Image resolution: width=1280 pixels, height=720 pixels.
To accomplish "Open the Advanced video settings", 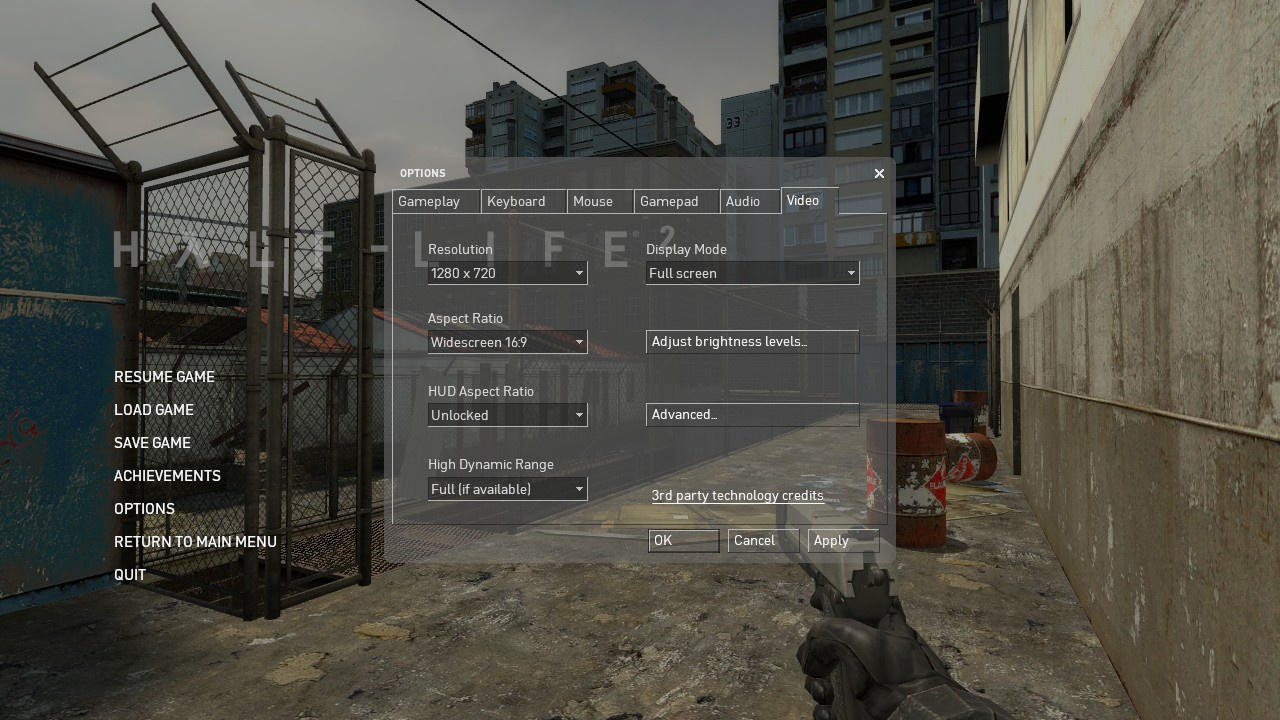I will click(x=752, y=415).
